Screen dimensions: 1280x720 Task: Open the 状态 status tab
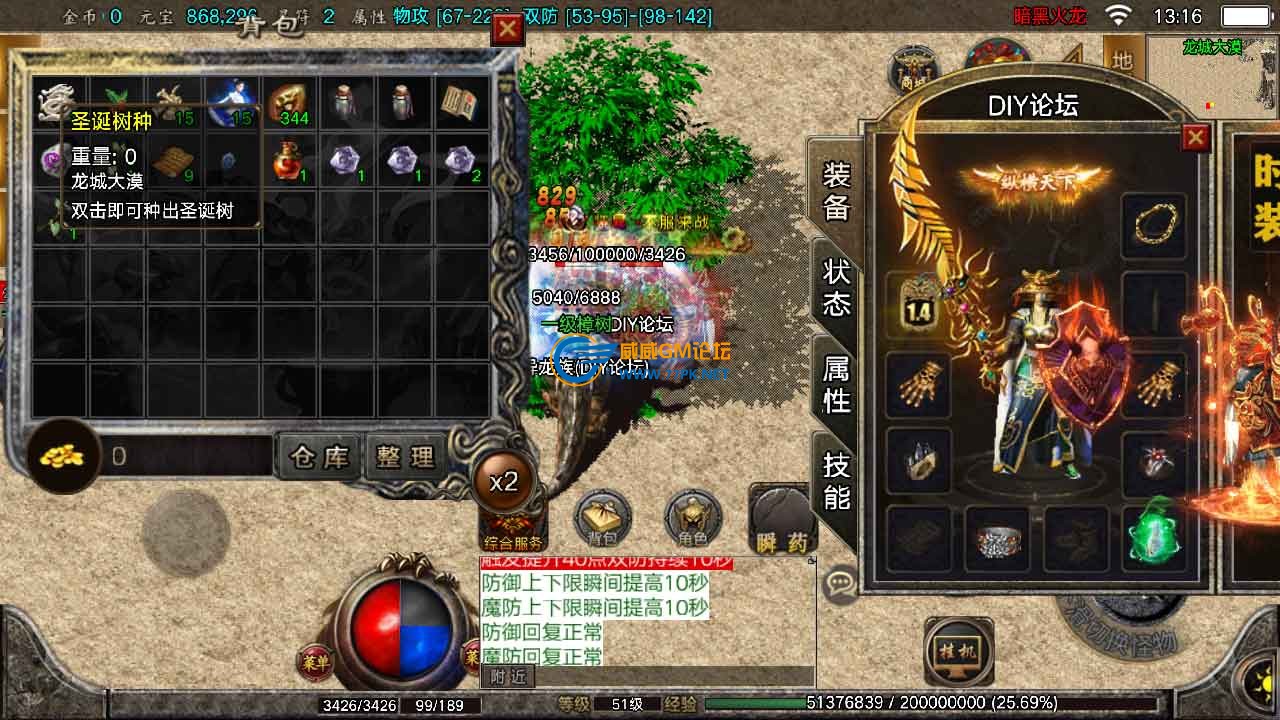pyautogui.click(x=836, y=287)
